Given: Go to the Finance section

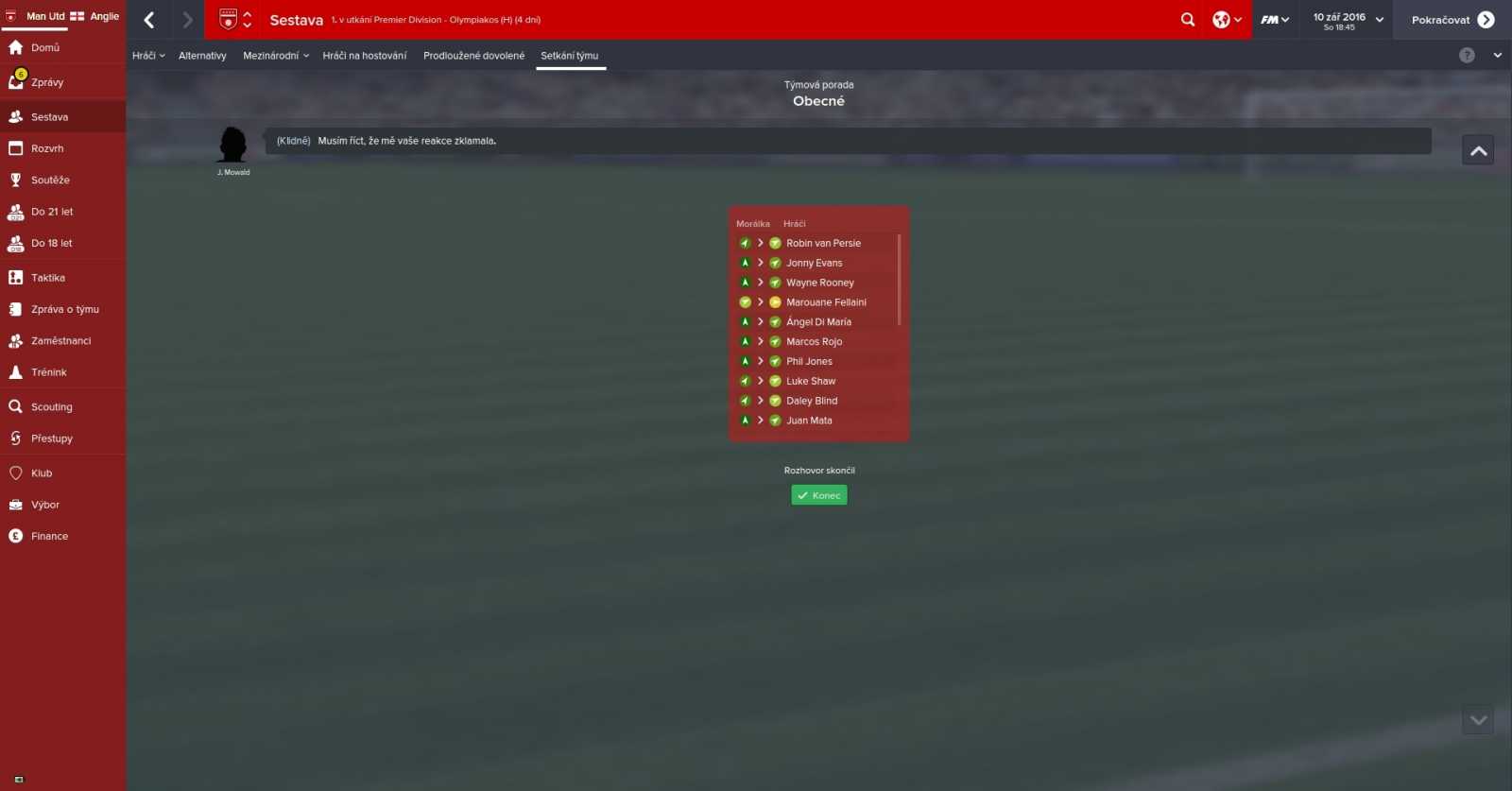Looking at the screenshot, I should tap(49, 536).
